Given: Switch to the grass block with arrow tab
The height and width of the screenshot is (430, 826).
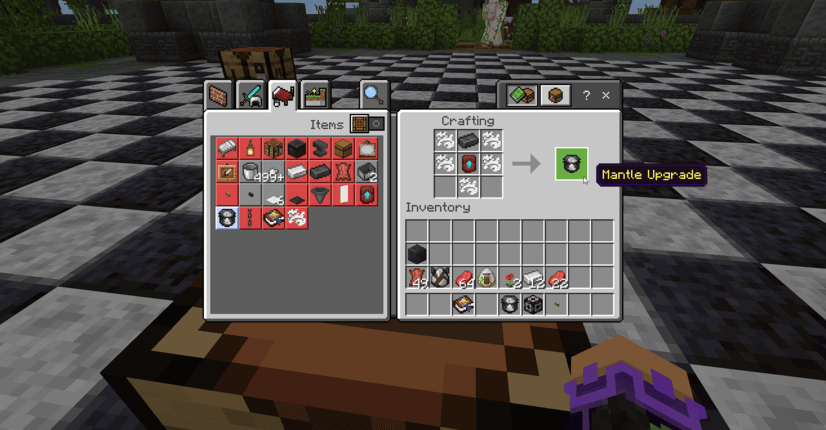Looking at the screenshot, I should [315, 95].
